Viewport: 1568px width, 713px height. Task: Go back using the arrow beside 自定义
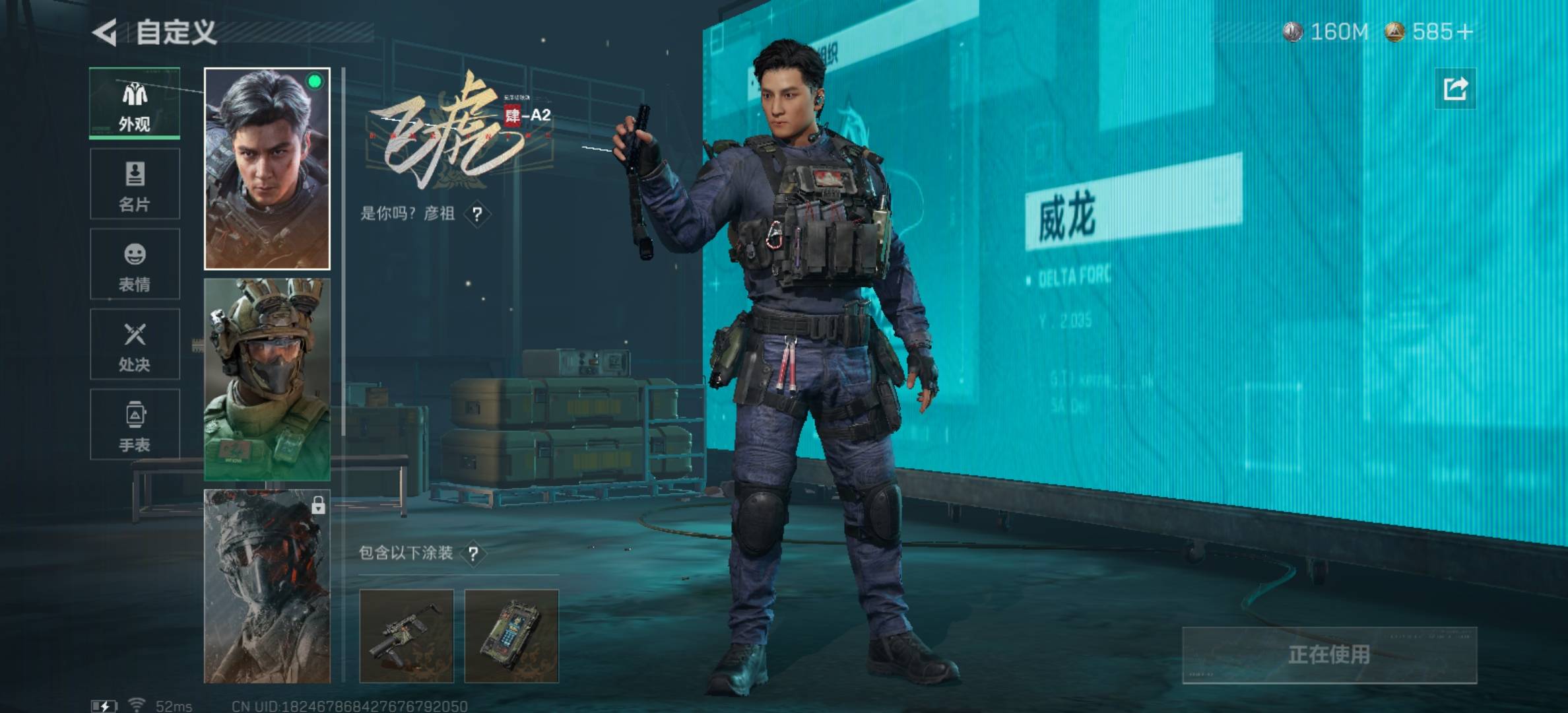(105, 32)
